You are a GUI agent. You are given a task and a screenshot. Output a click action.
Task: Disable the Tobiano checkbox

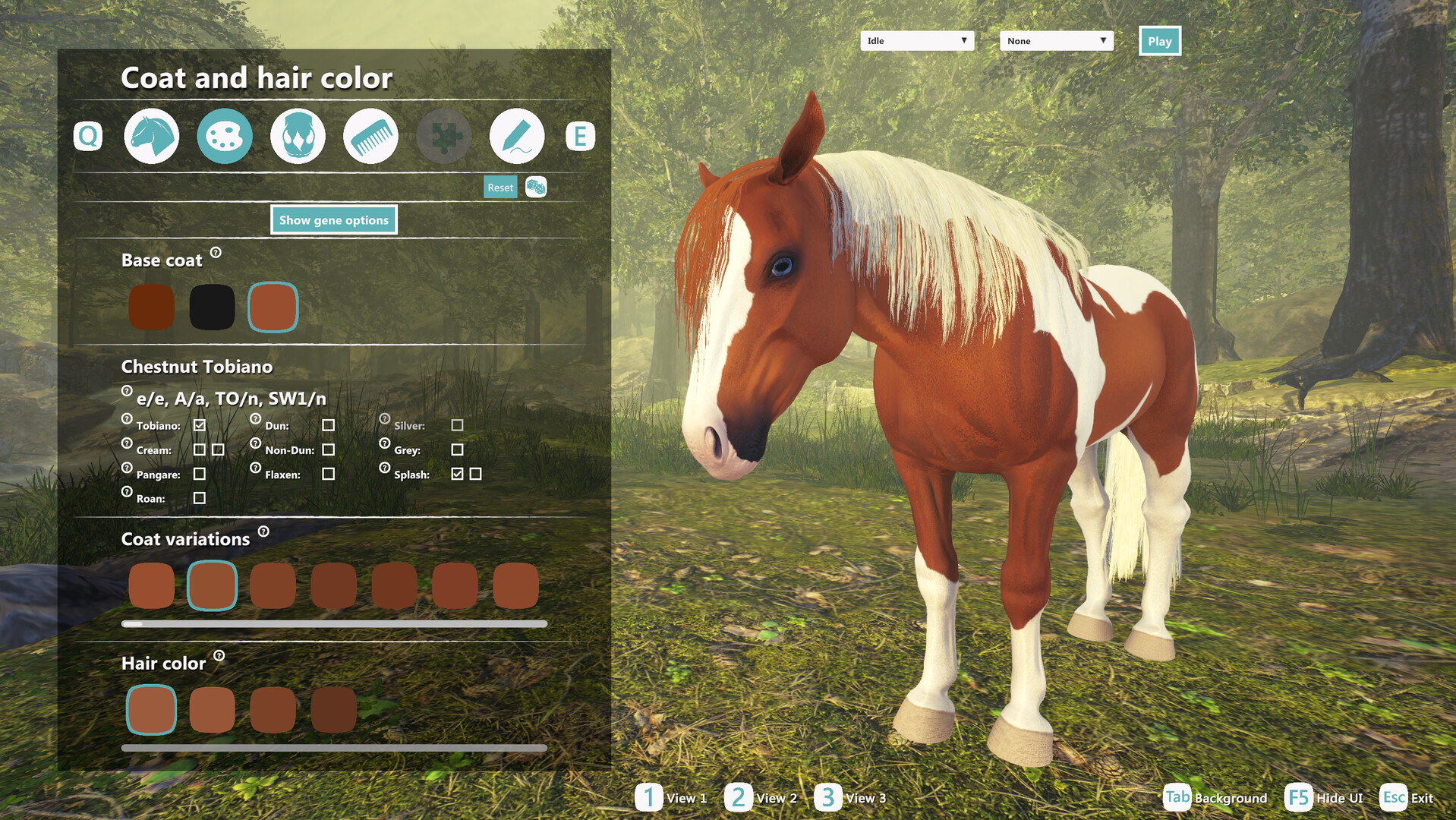(x=200, y=425)
